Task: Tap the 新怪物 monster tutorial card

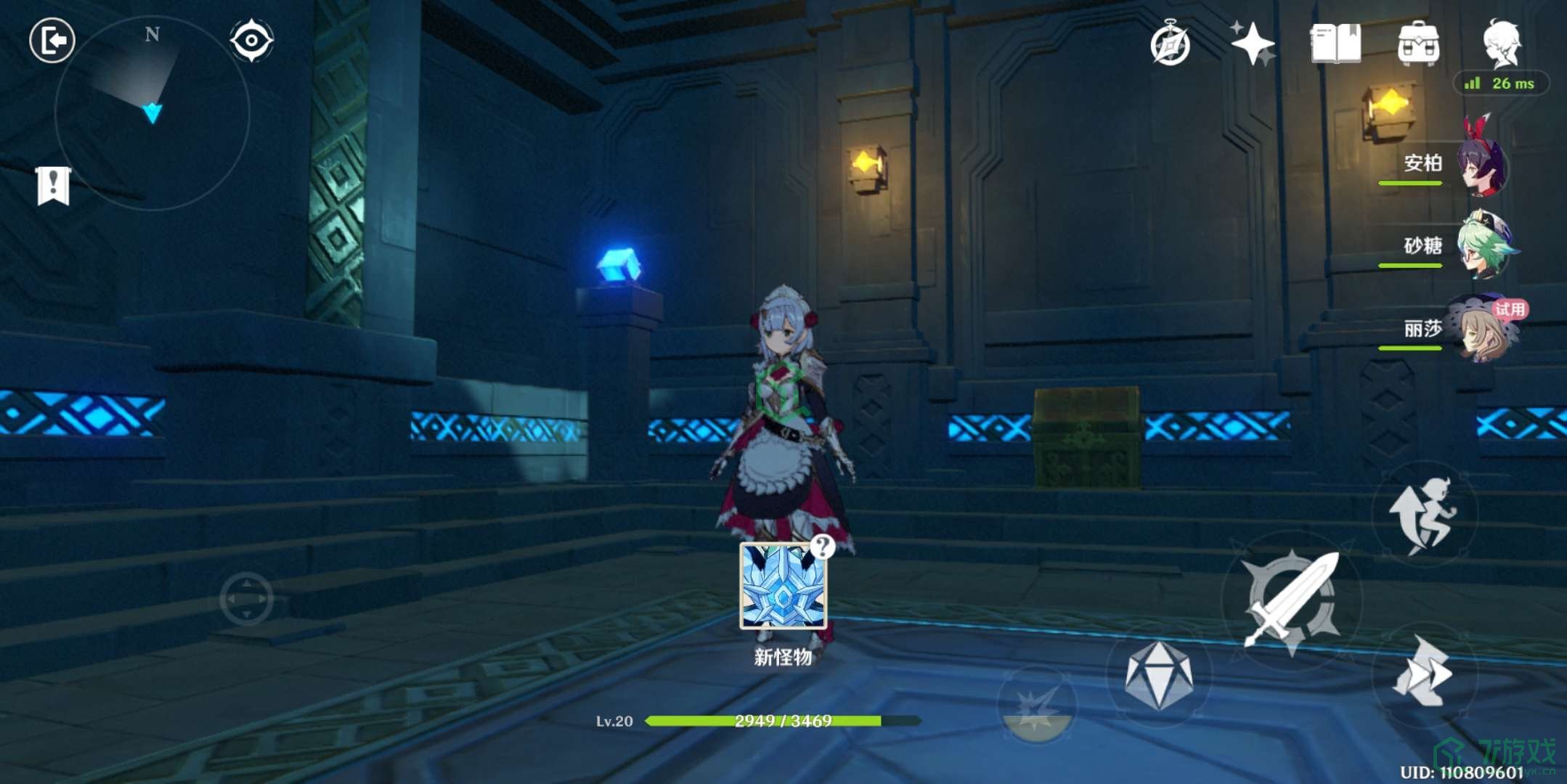Action: pos(783,587)
